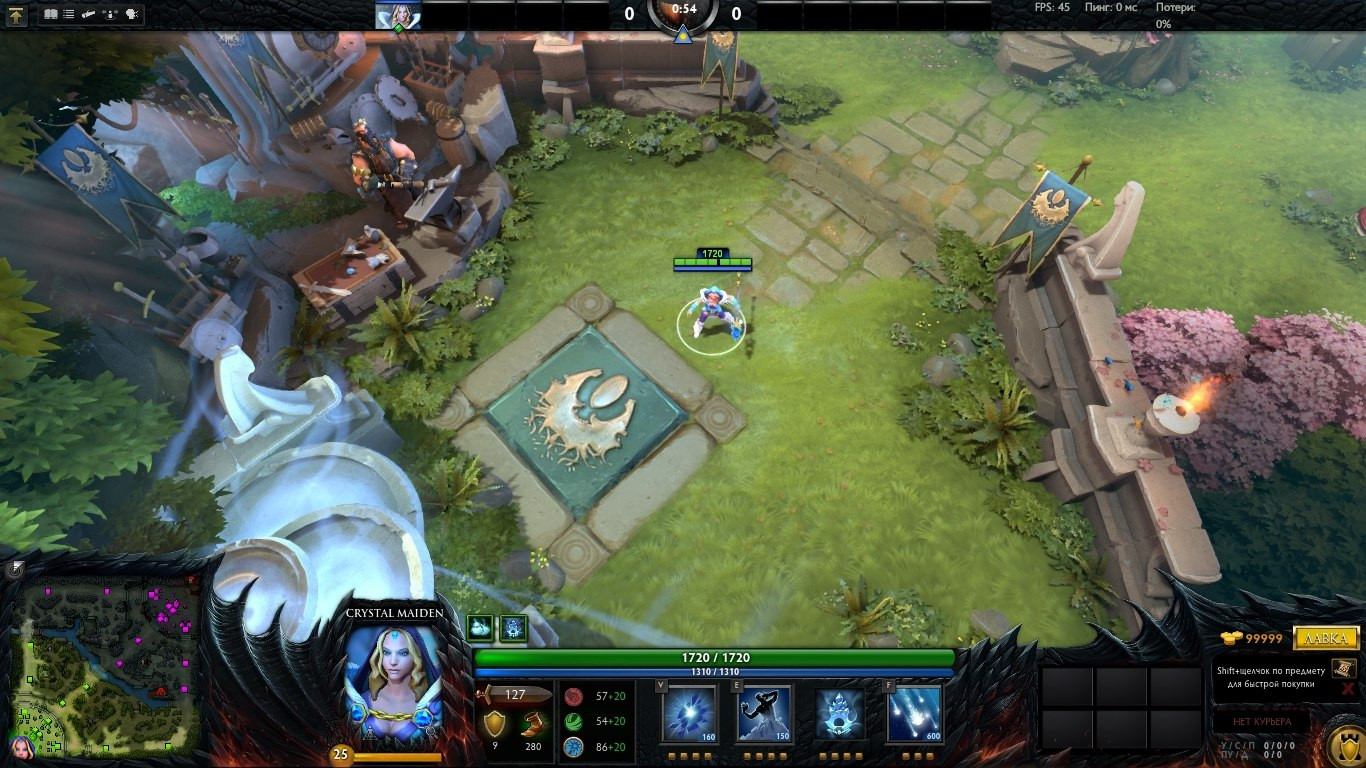The width and height of the screenshot is (1366, 768).
Task: Open the book icon in the top toolbar
Action: 51,15
